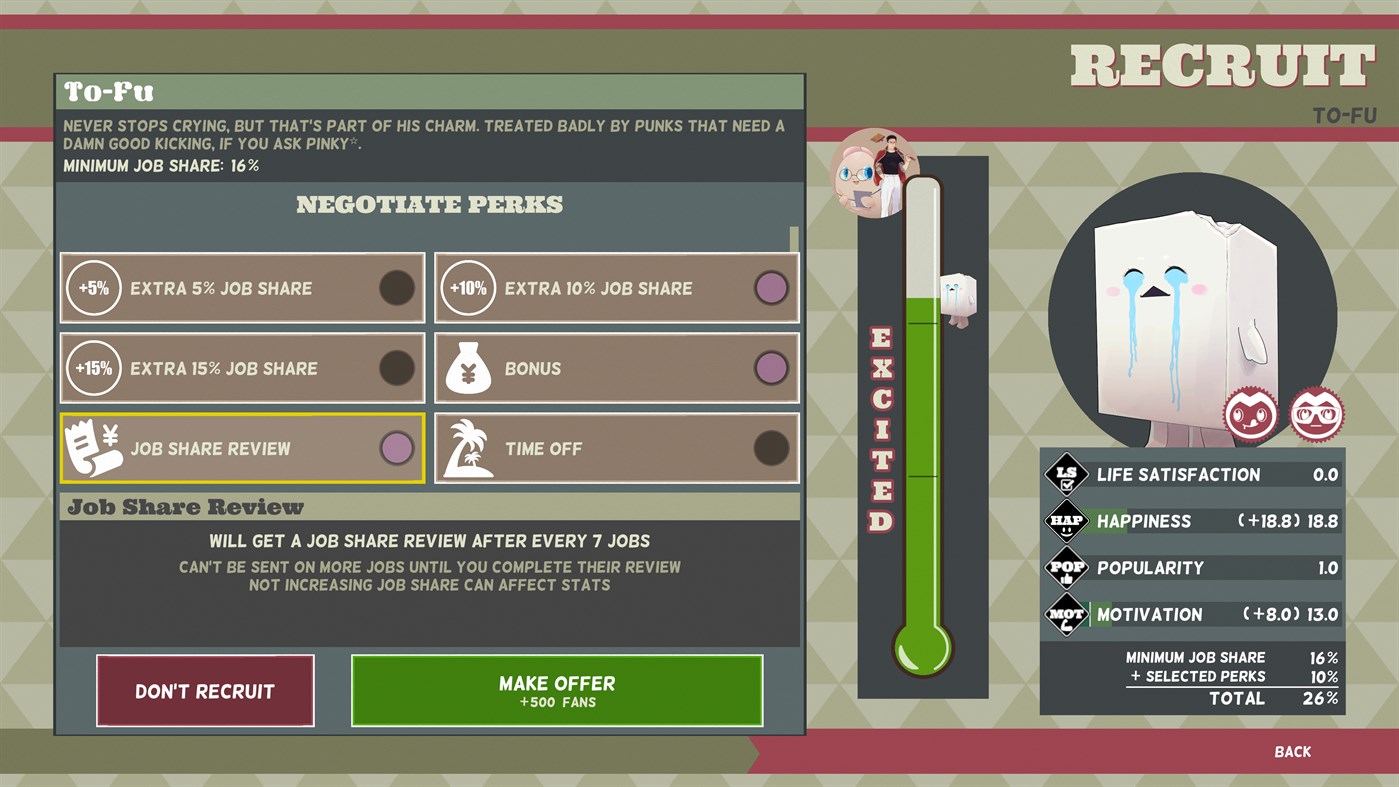Click the Job Share Review receipt icon
The height and width of the screenshot is (787, 1399).
coord(93,448)
